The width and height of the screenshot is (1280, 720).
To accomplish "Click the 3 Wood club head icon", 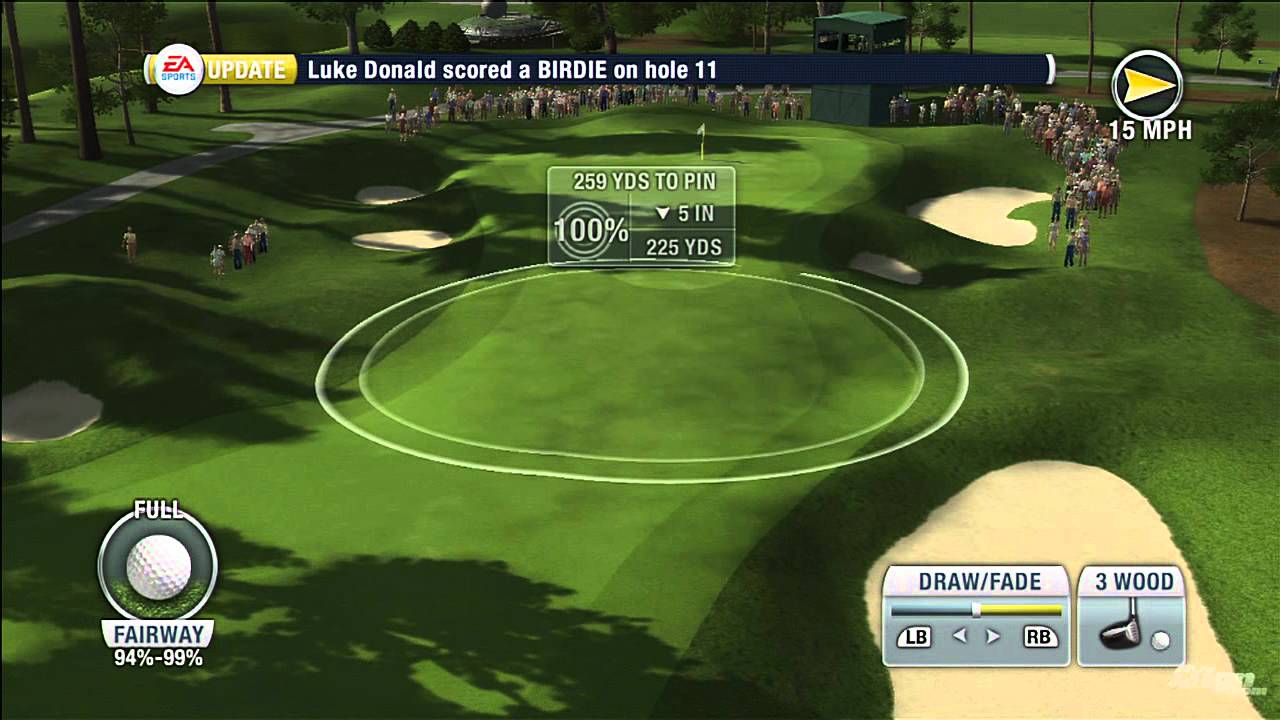I will tap(1122, 632).
